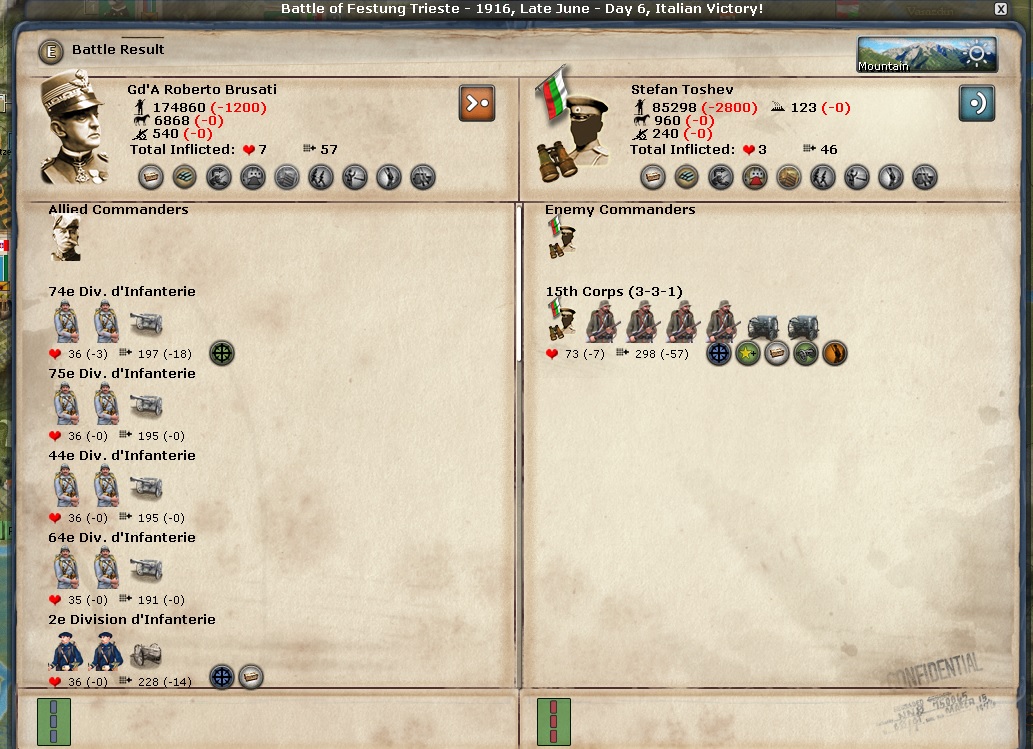This screenshot has width=1033, height=749.
Task: Click the Mountain terrain thumbnail
Action: (x=926, y=55)
